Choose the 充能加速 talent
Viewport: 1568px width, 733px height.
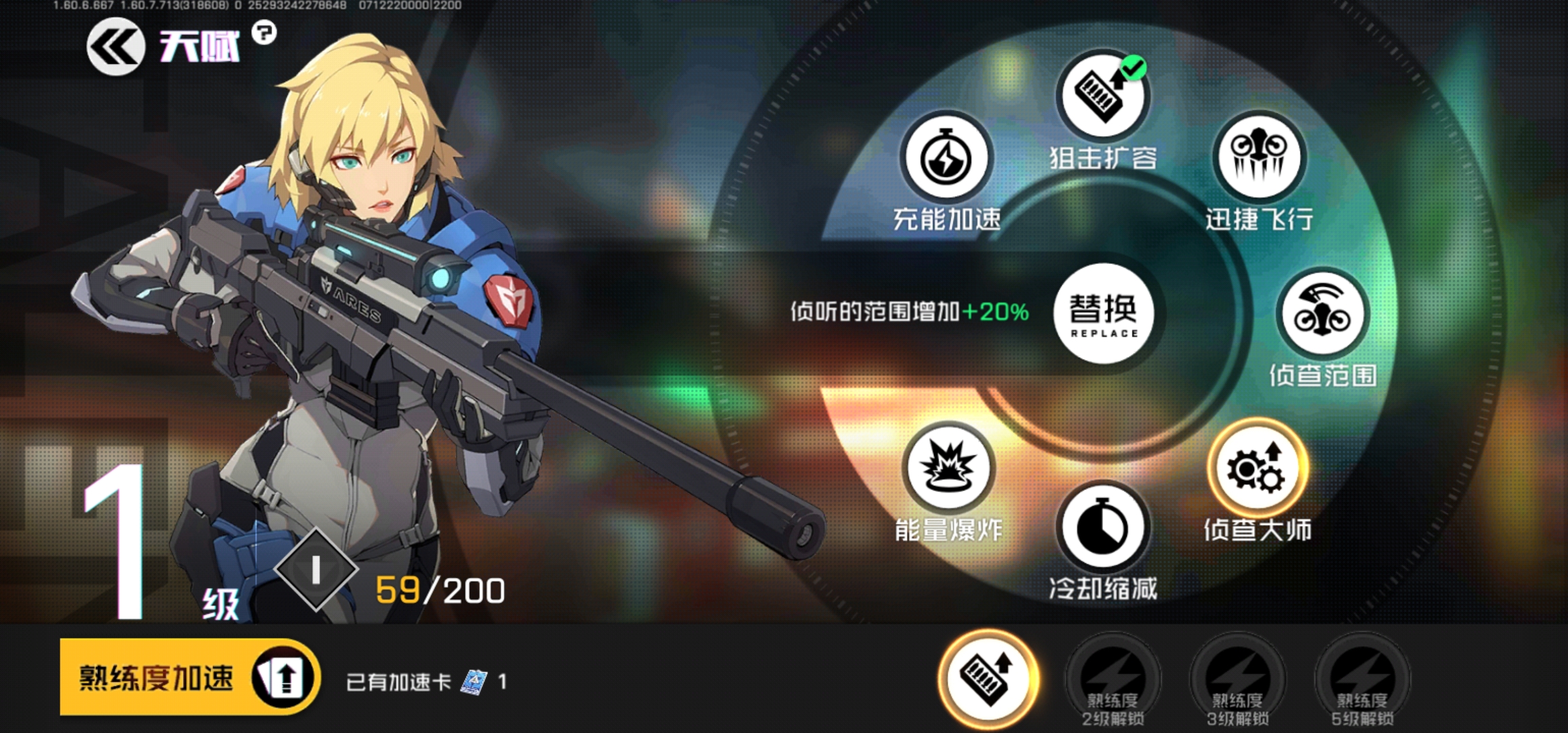[946, 157]
